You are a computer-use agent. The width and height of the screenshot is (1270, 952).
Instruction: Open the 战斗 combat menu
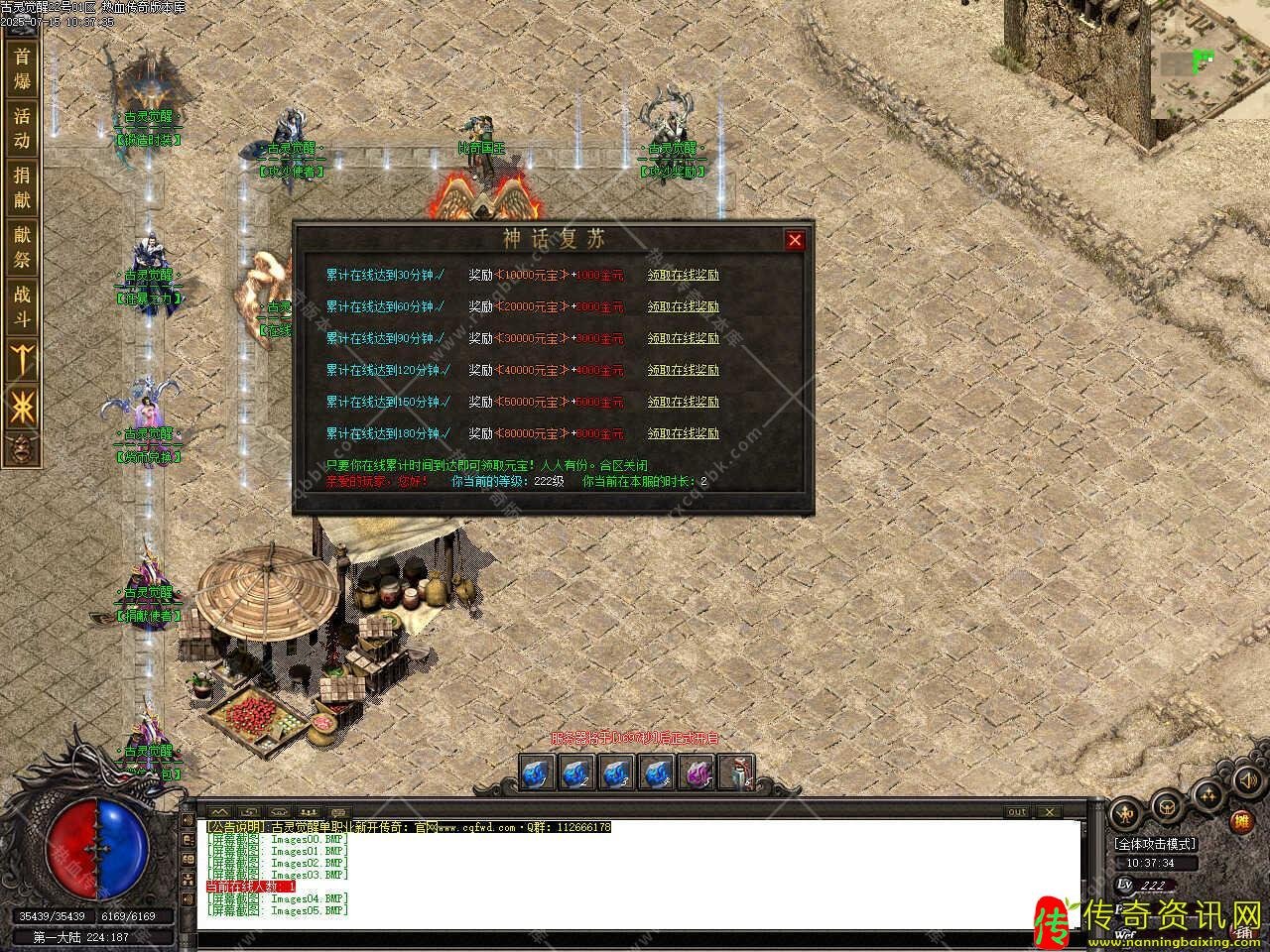22,306
